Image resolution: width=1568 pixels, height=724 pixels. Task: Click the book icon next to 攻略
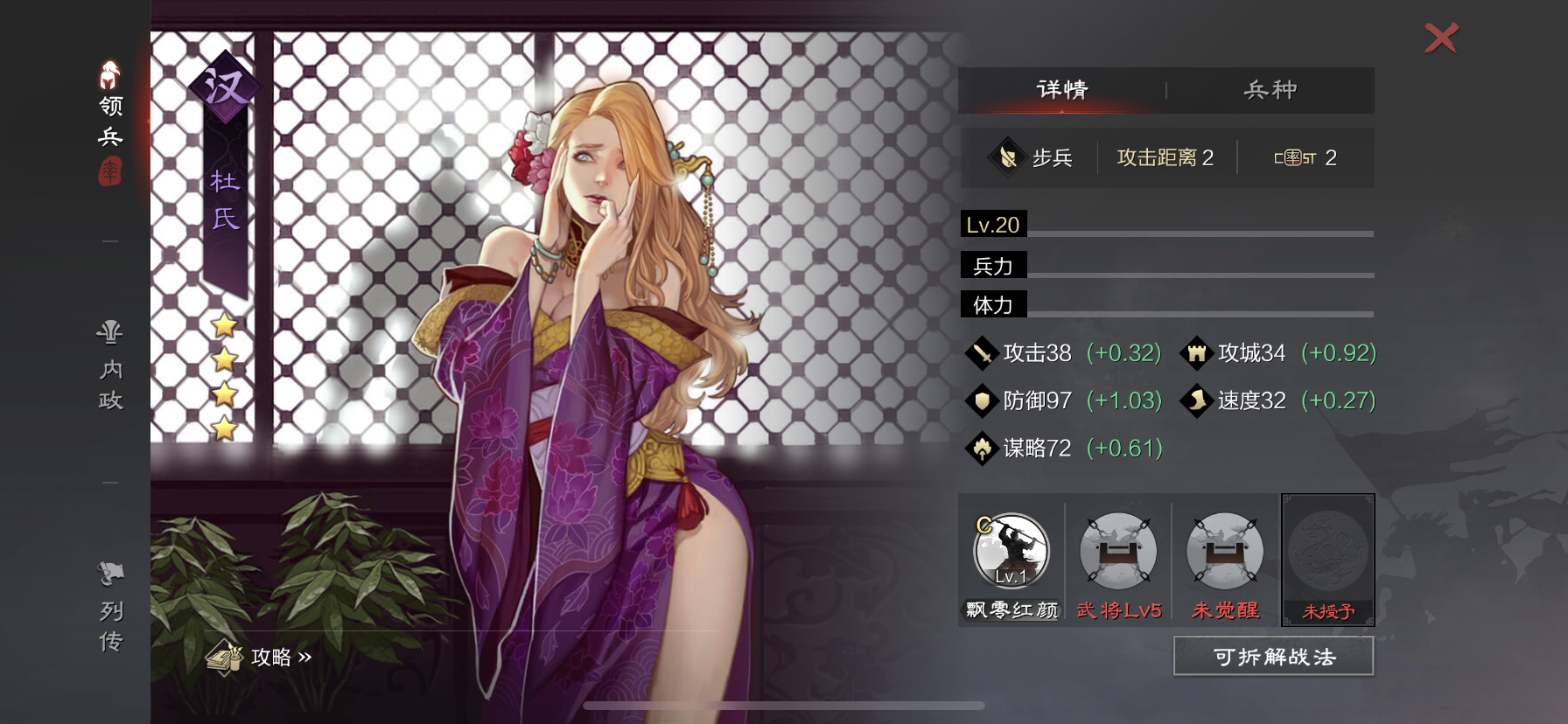pyautogui.click(x=226, y=657)
